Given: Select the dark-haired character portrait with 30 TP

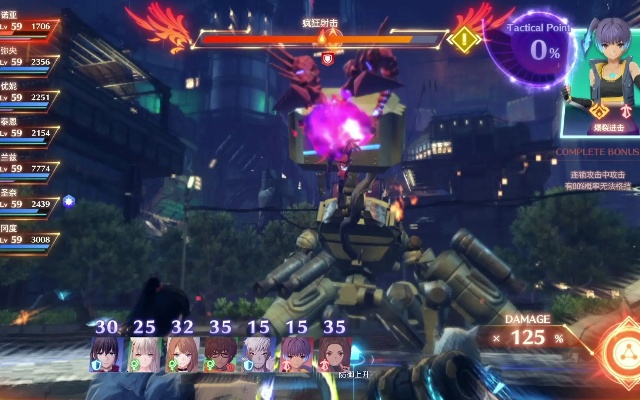Looking at the screenshot, I should (107, 354).
